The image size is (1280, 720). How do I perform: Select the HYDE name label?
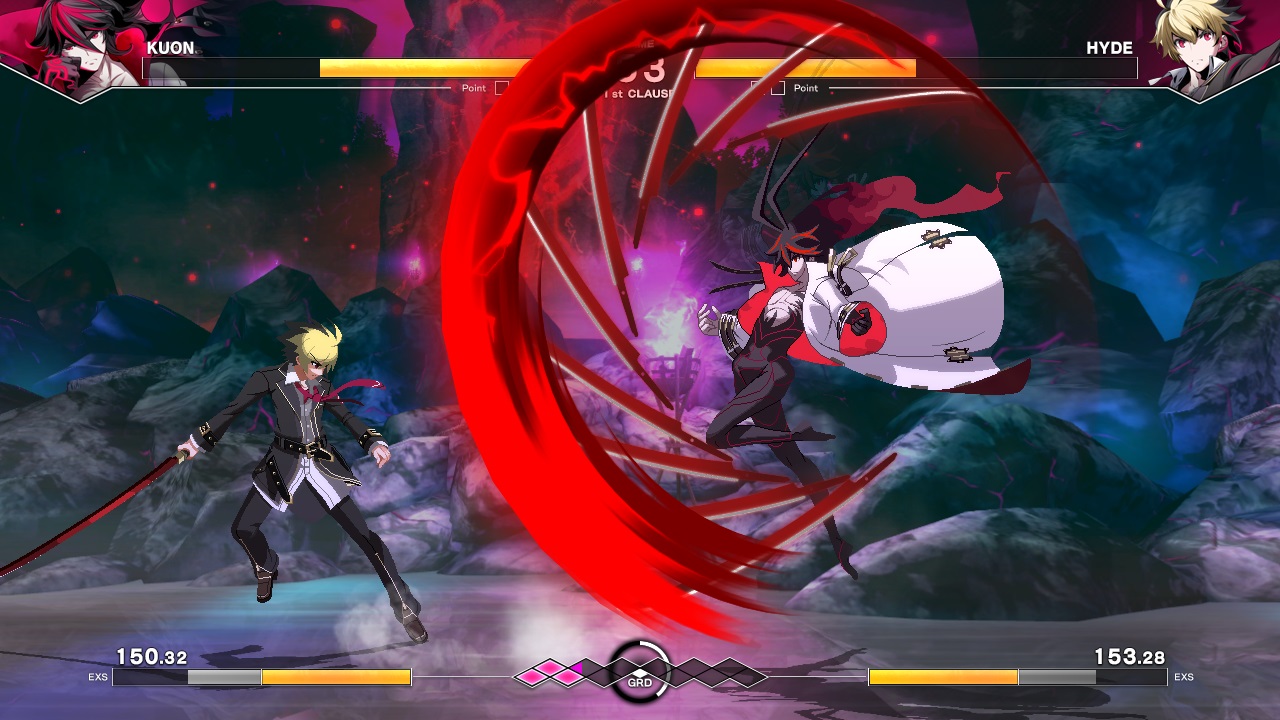[x=1111, y=47]
